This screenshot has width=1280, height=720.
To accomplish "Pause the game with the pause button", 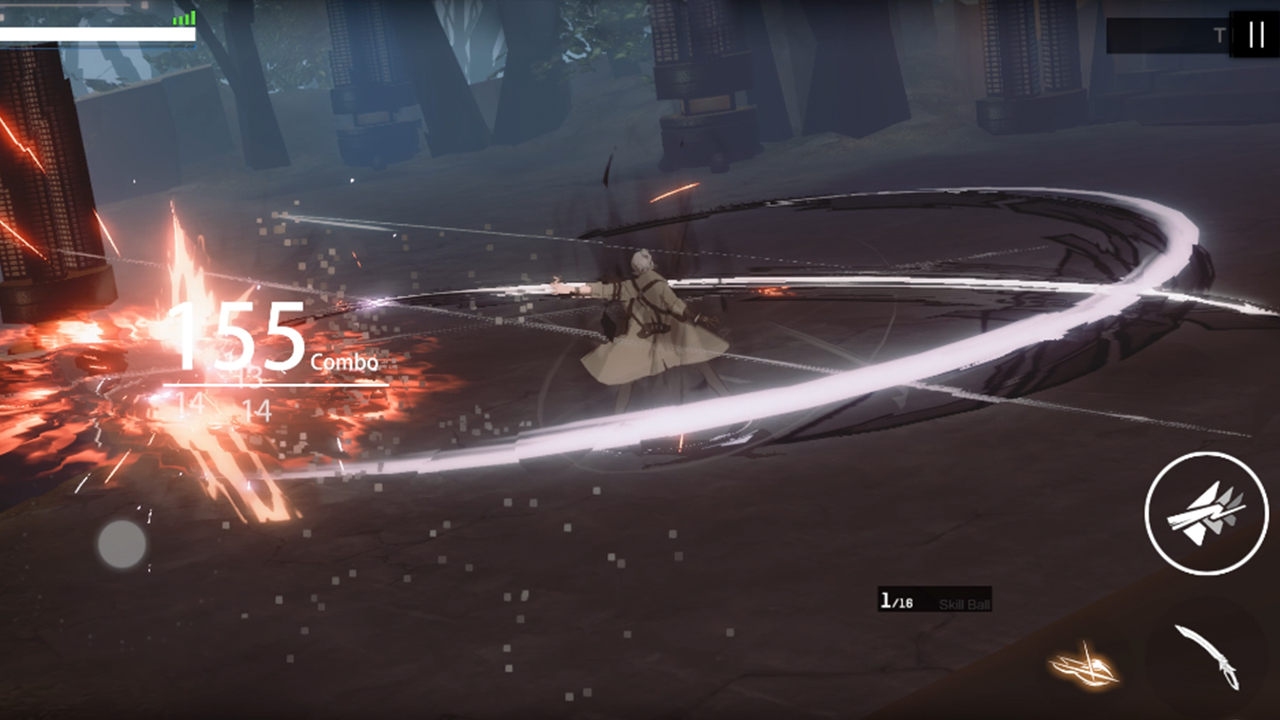I will pyautogui.click(x=1255, y=35).
